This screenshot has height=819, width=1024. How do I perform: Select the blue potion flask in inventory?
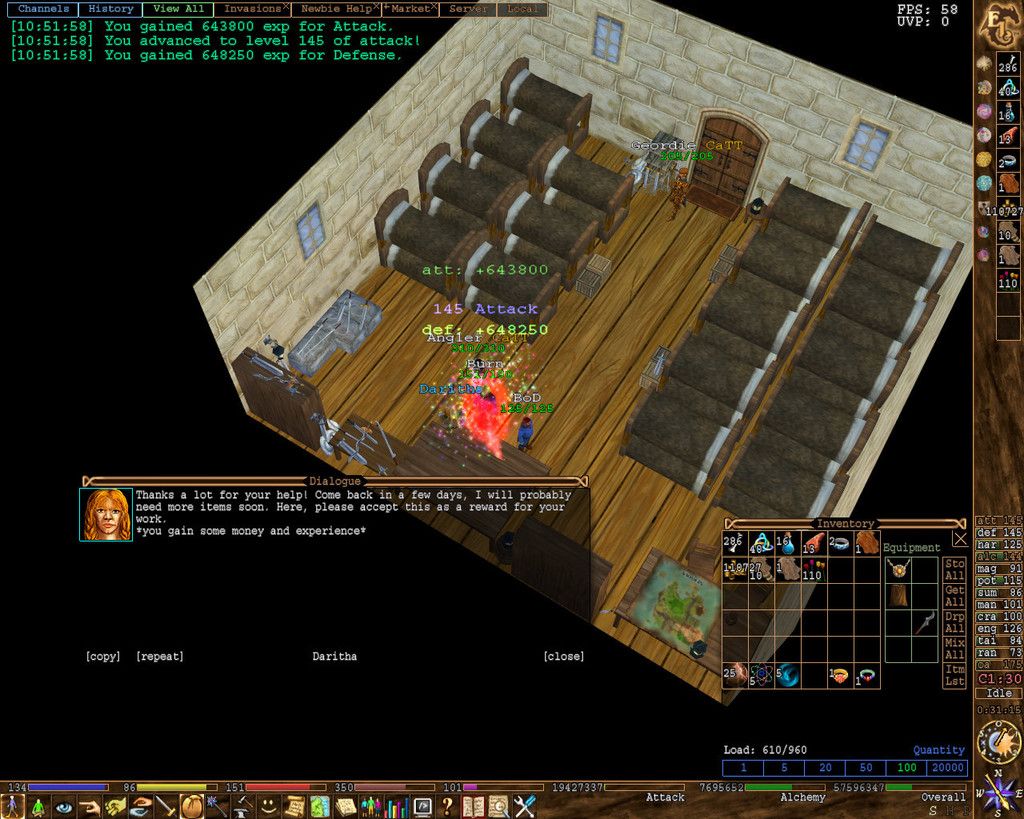786,544
